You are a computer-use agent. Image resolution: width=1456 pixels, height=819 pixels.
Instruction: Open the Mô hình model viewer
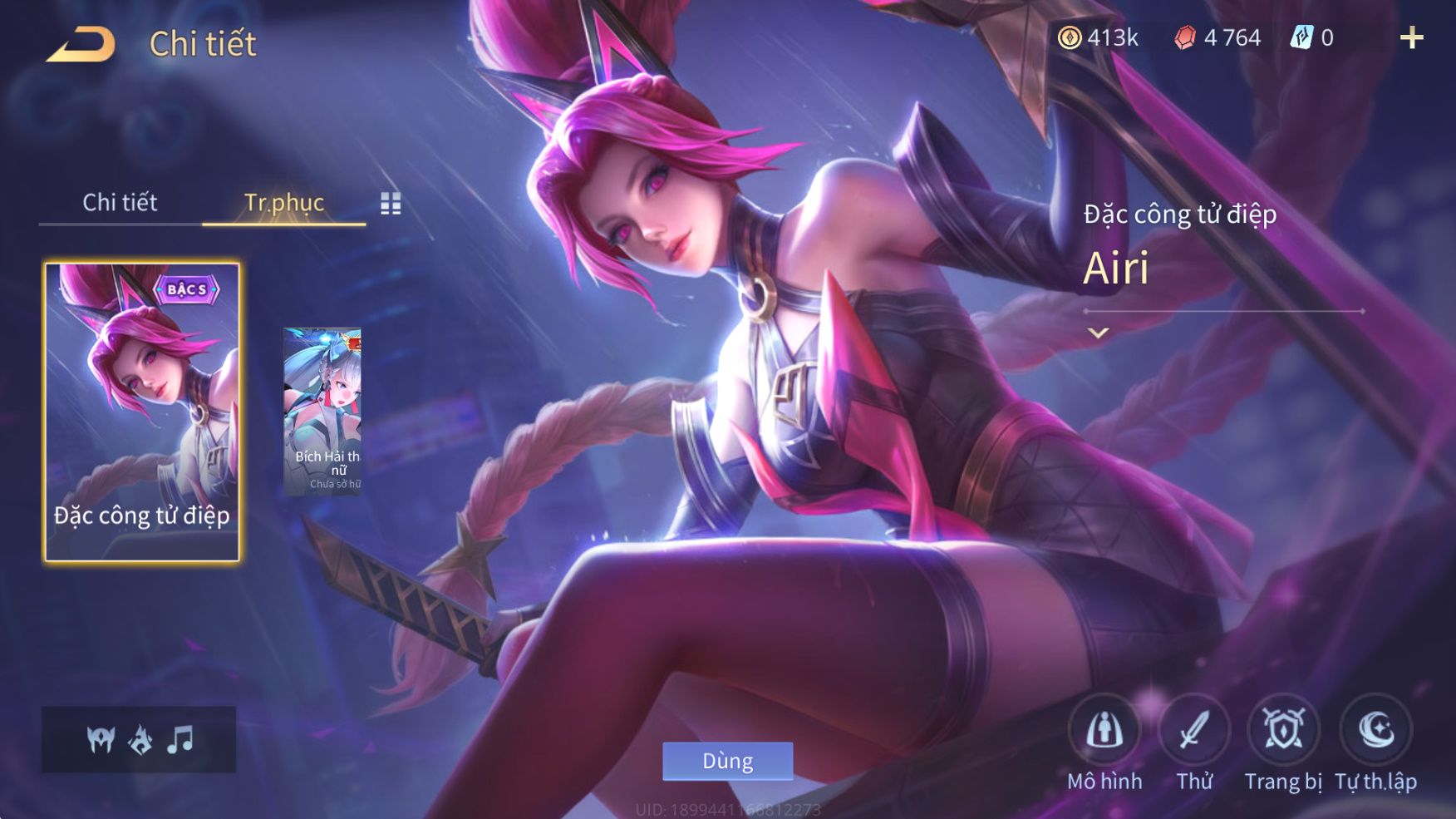click(x=1104, y=732)
